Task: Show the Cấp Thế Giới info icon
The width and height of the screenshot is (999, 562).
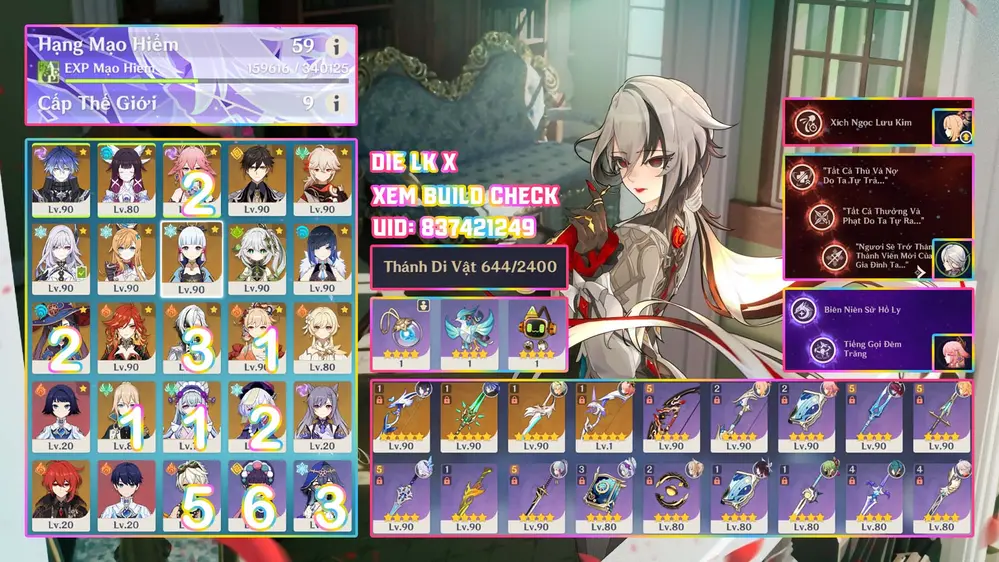Action: click(337, 103)
